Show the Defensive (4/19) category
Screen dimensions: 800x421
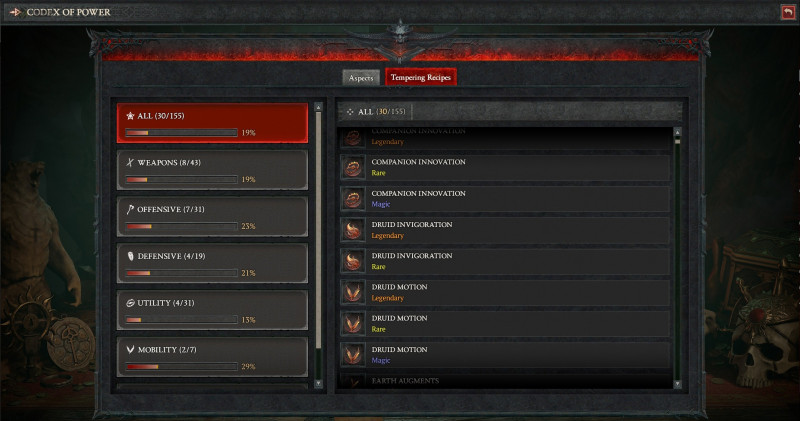211,264
